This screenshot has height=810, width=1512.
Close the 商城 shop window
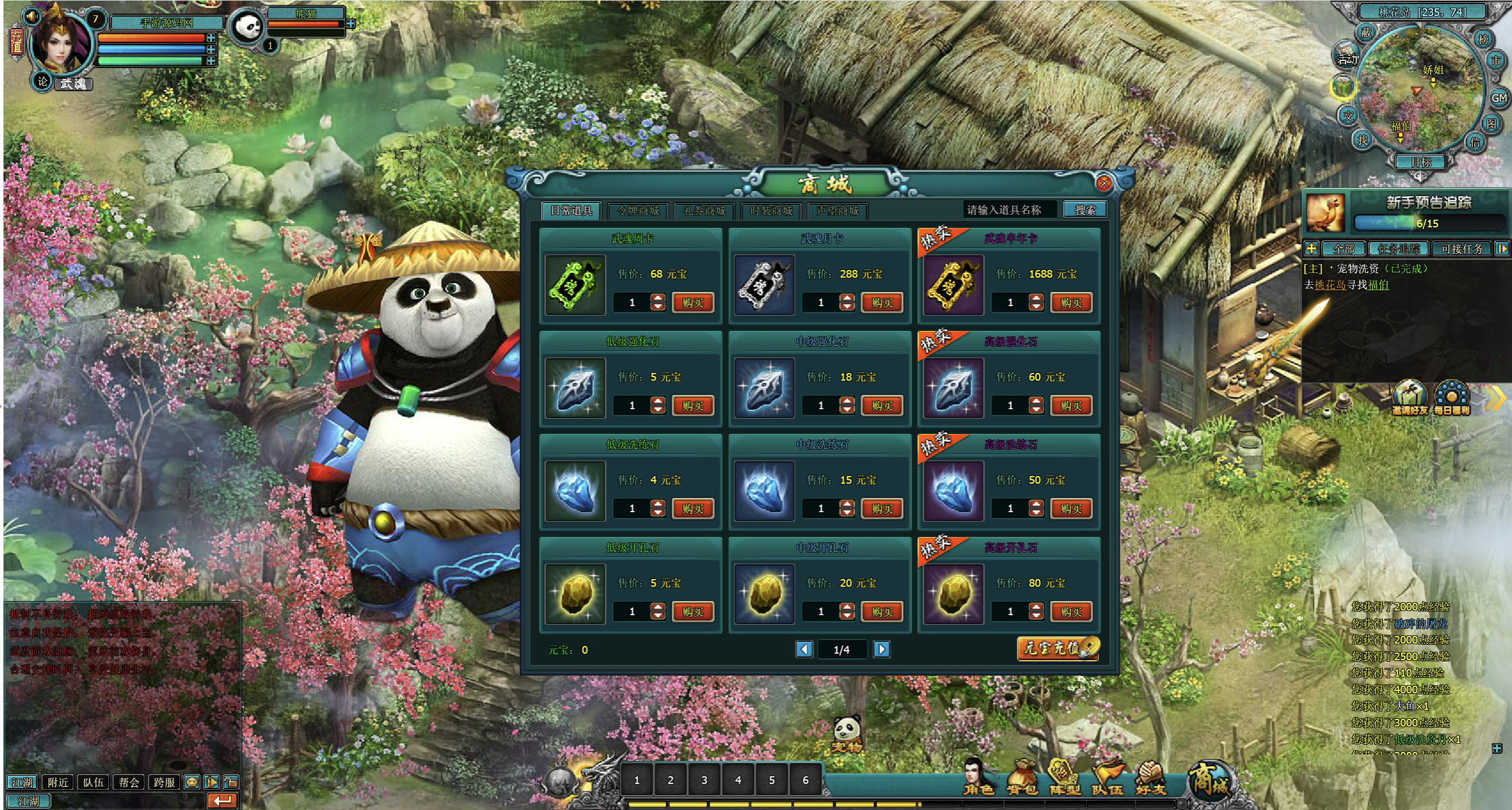[x=1104, y=184]
